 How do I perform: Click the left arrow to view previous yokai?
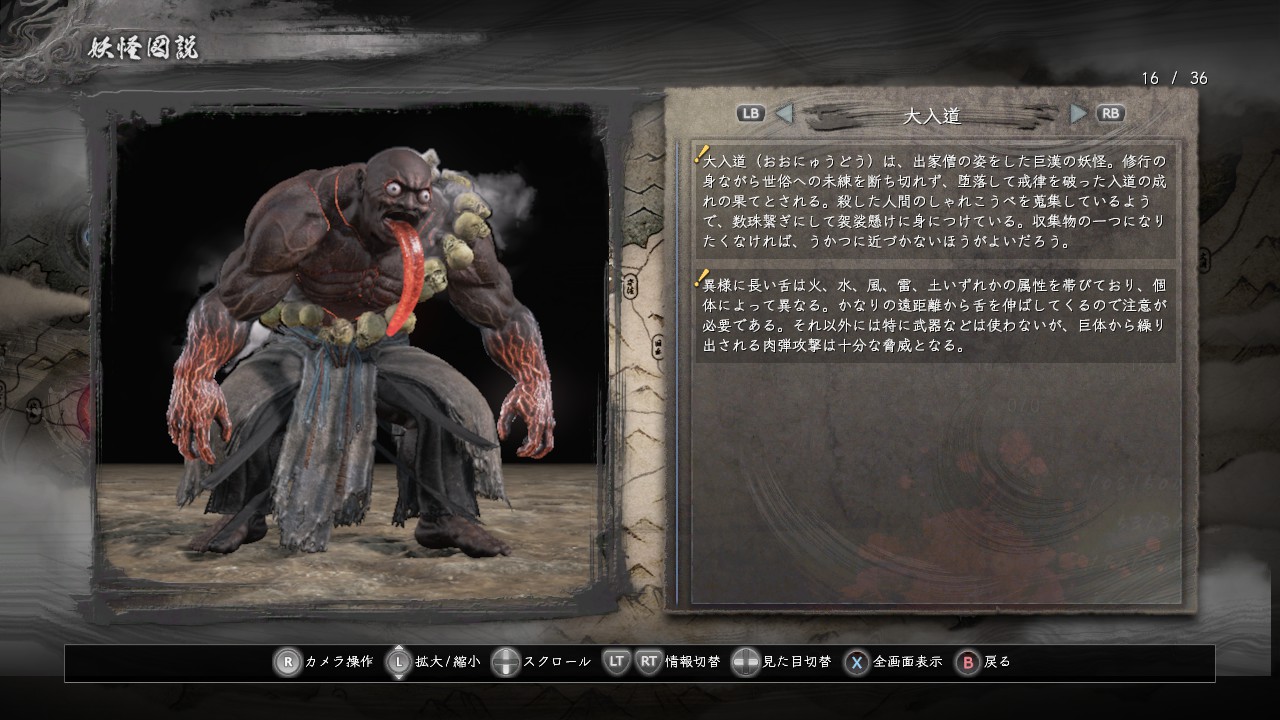pos(783,113)
